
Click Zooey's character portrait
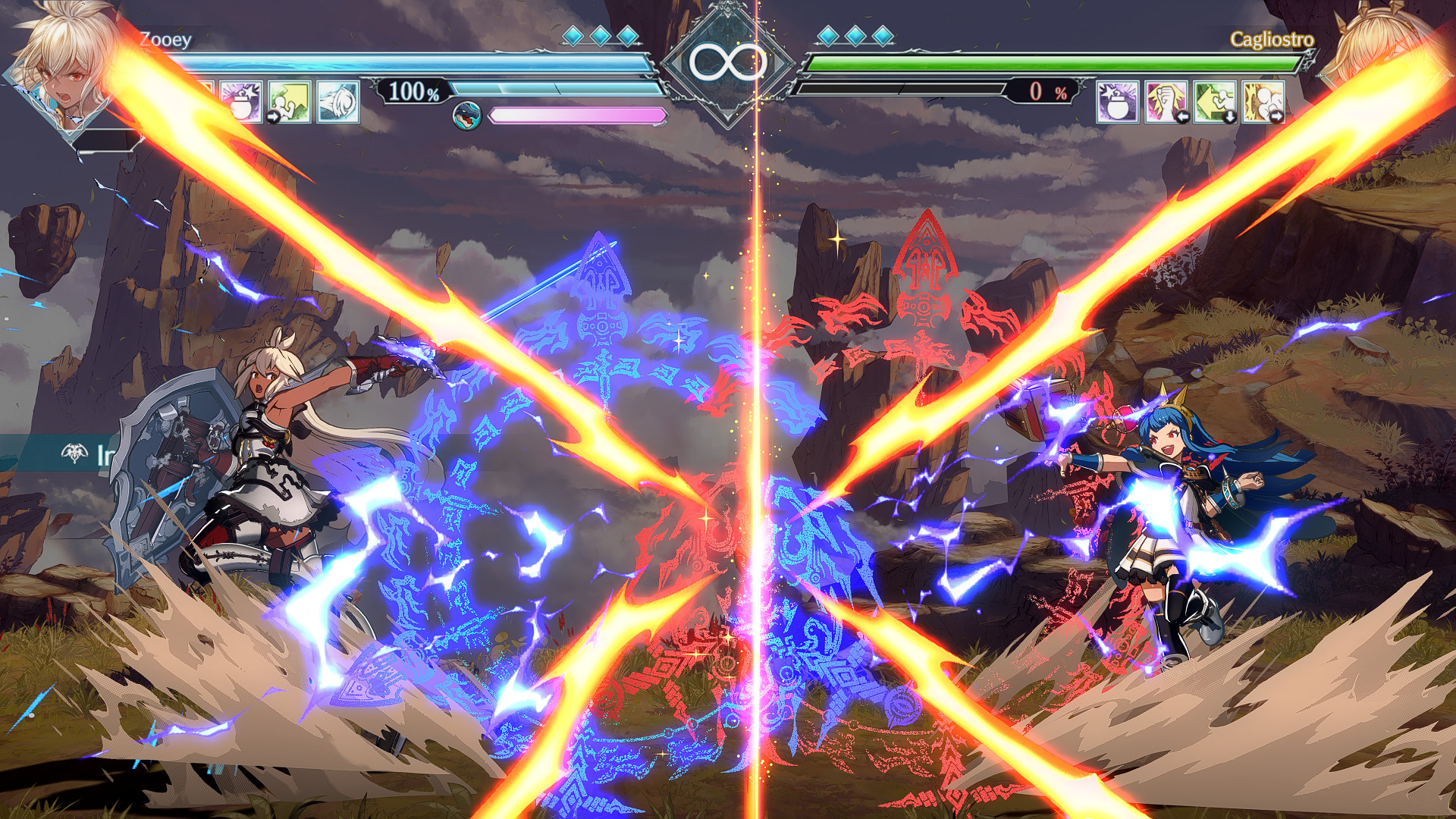[x=61, y=68]
